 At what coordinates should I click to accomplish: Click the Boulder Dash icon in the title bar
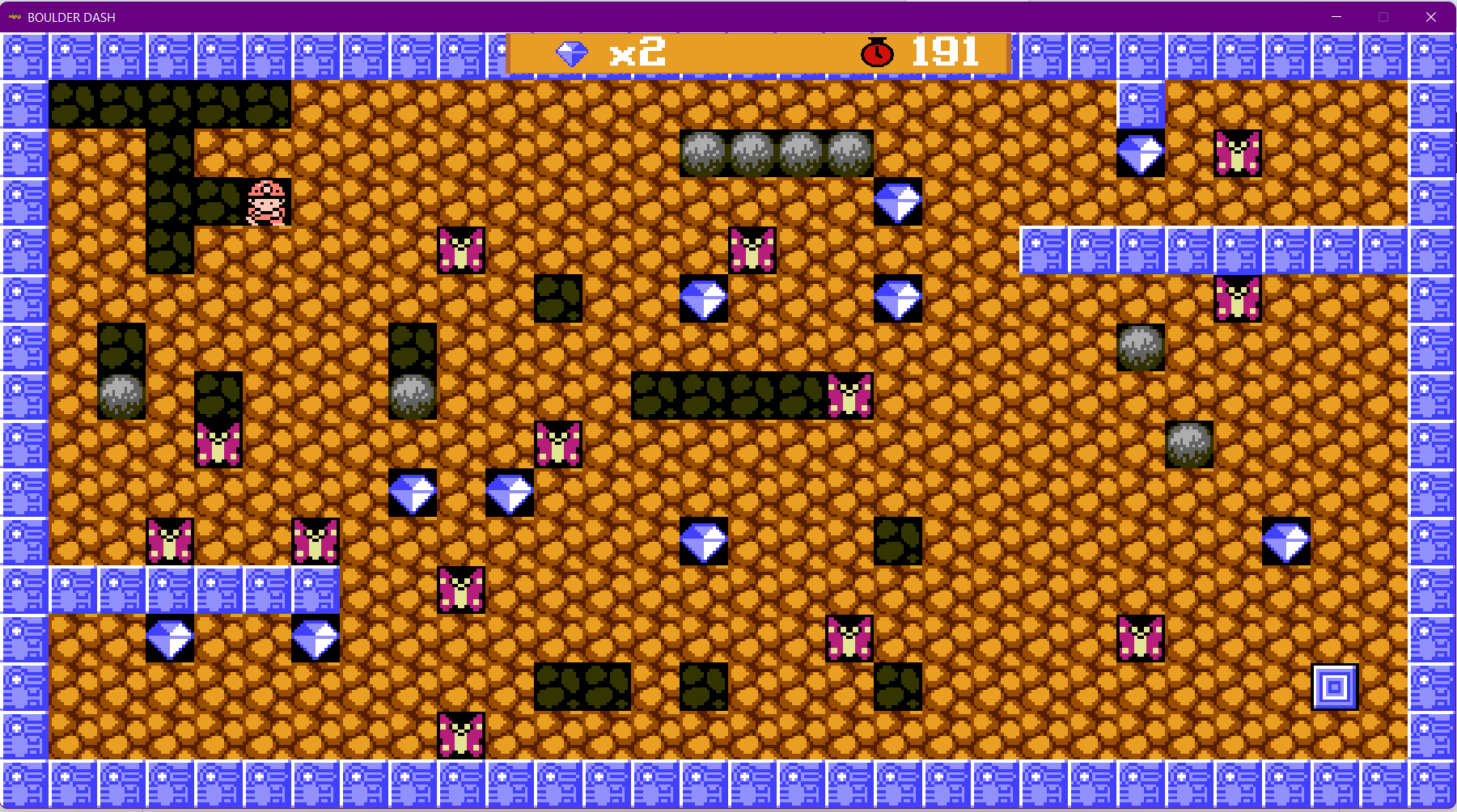pyautogui.click(x=14, y=17)
